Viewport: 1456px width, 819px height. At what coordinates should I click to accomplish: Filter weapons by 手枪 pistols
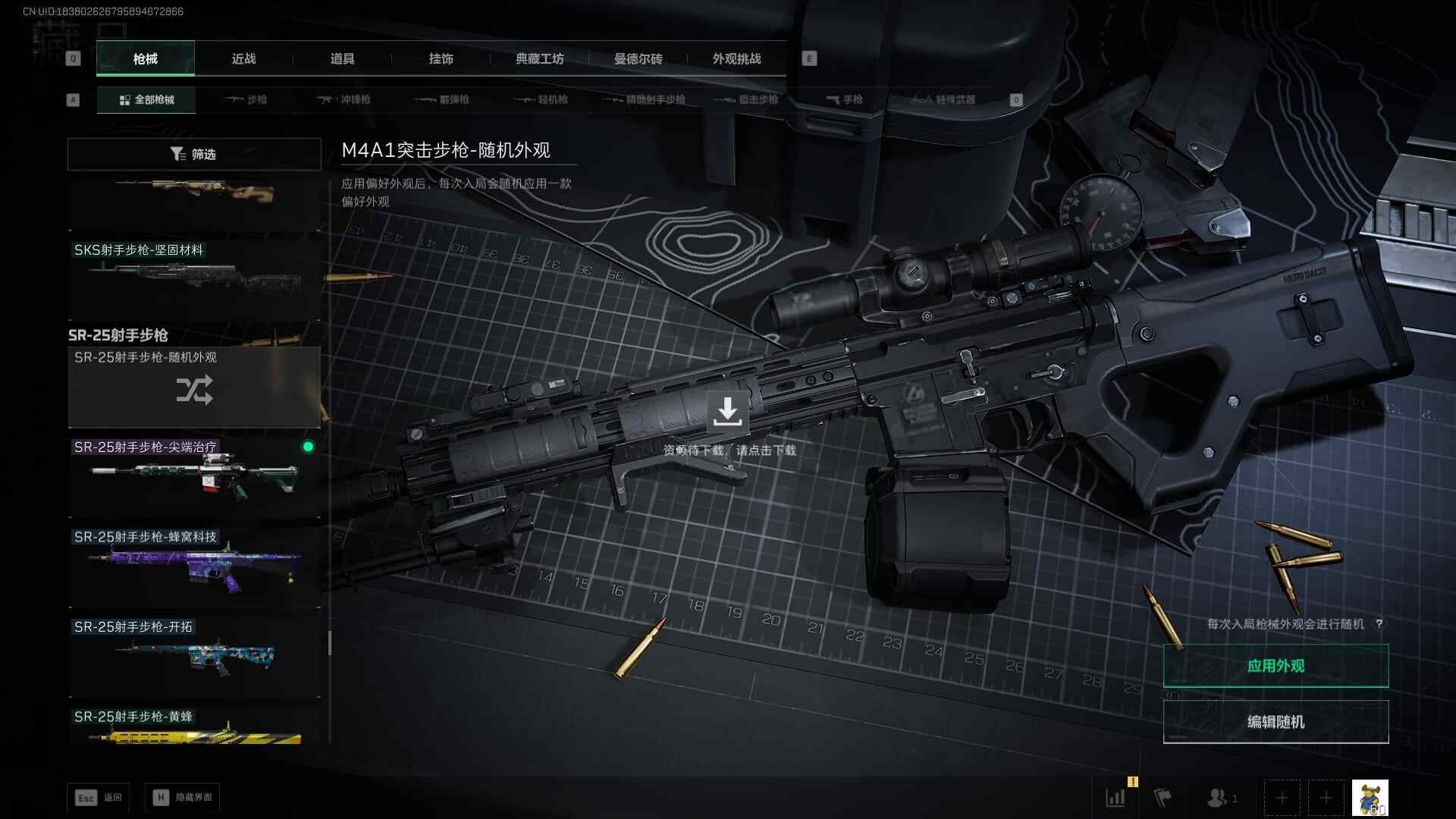[844, 100]
